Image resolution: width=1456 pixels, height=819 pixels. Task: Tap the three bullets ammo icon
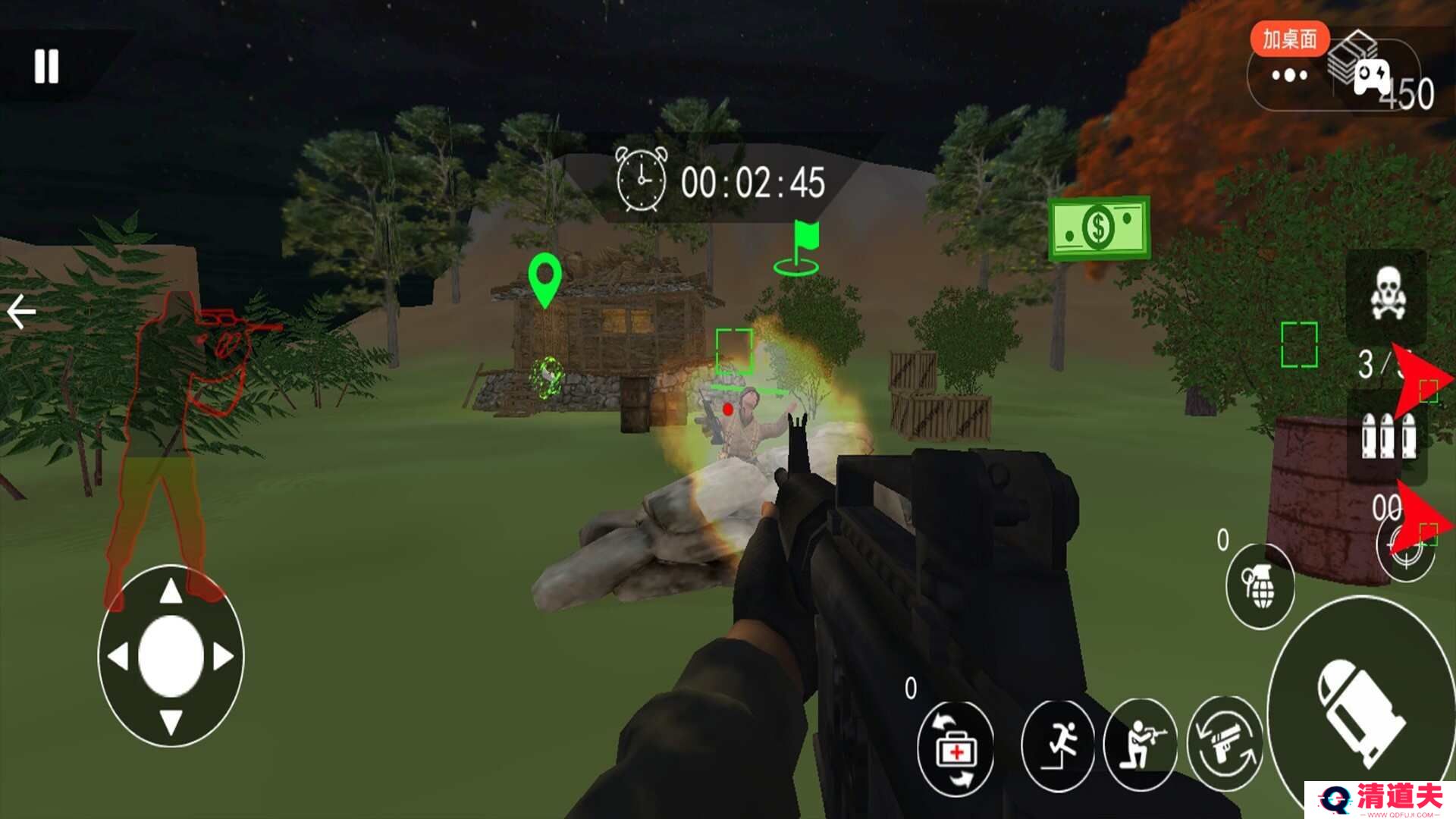point(1387,436)
